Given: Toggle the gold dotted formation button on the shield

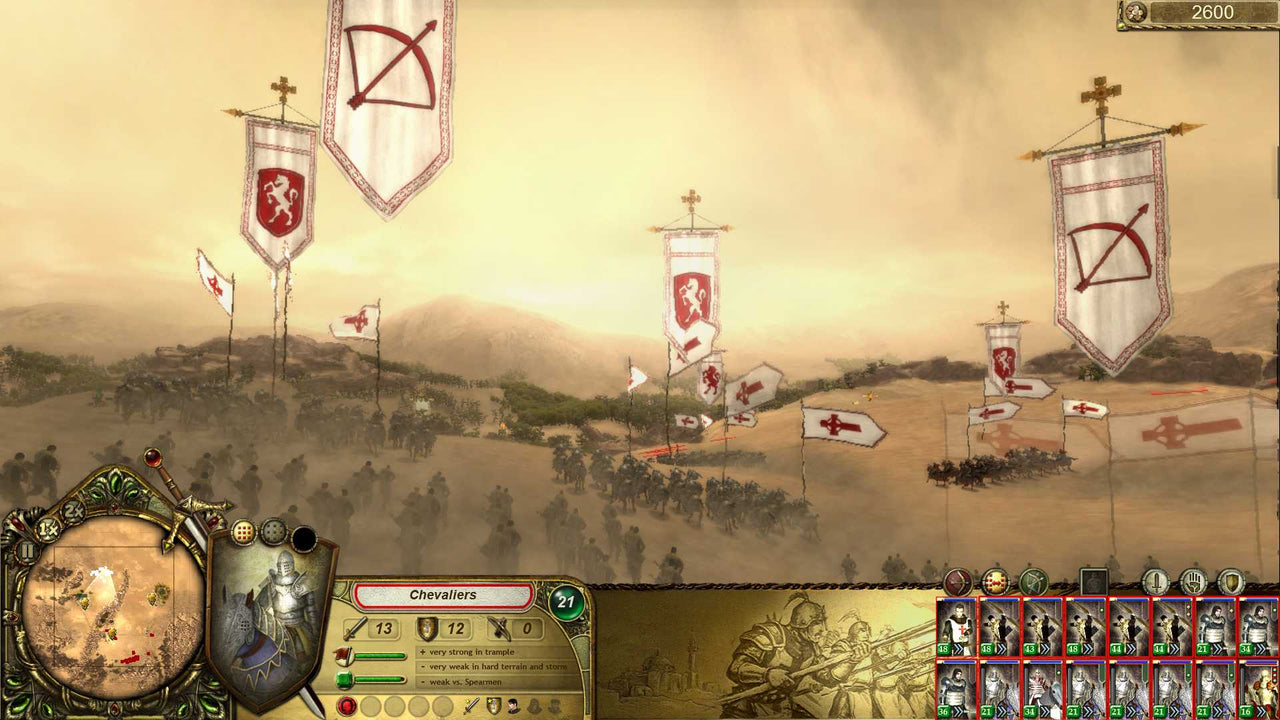Looking at the screenshot, I should (243, 531).
